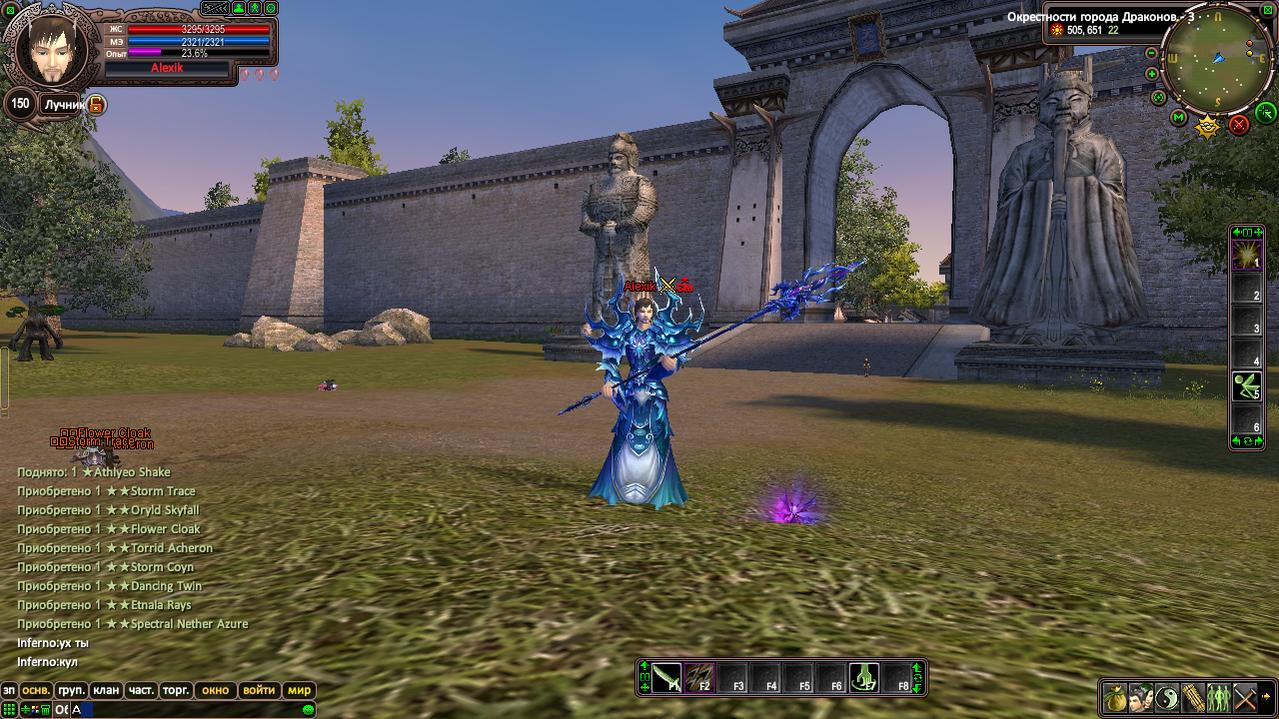1279x719 pixels.
Task: Open the world map with M button
Action: click(x=1179, y=119)
